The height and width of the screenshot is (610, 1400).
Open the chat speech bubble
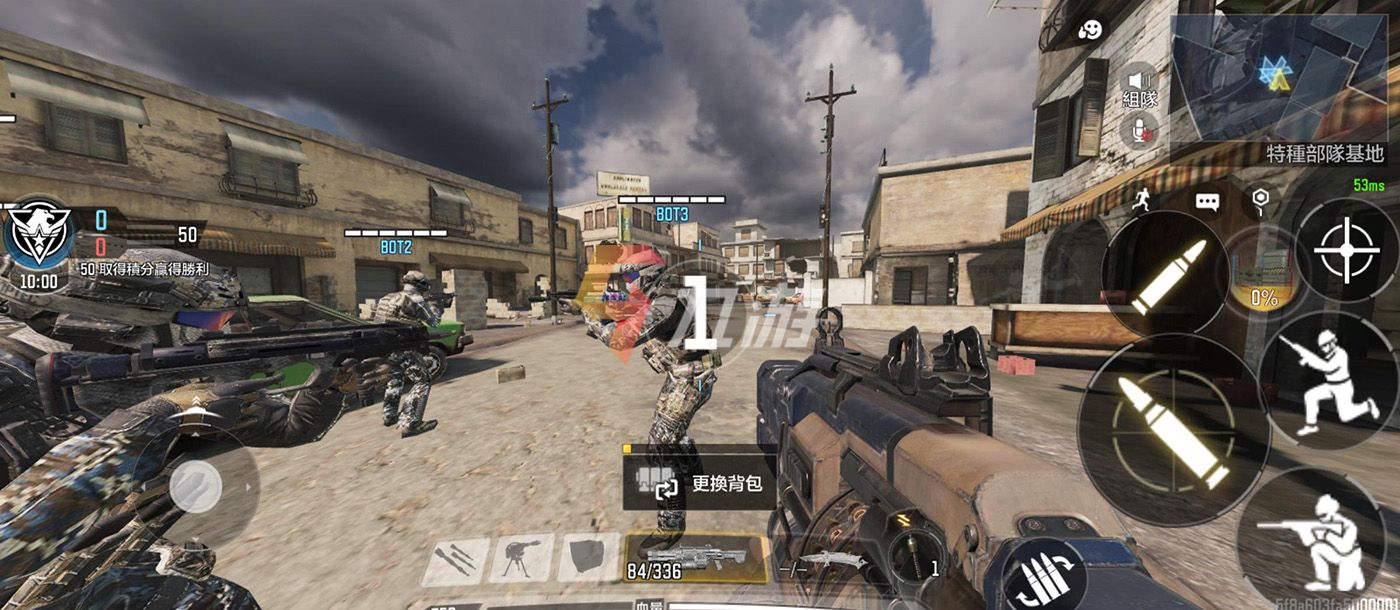tap(1207, 202)
